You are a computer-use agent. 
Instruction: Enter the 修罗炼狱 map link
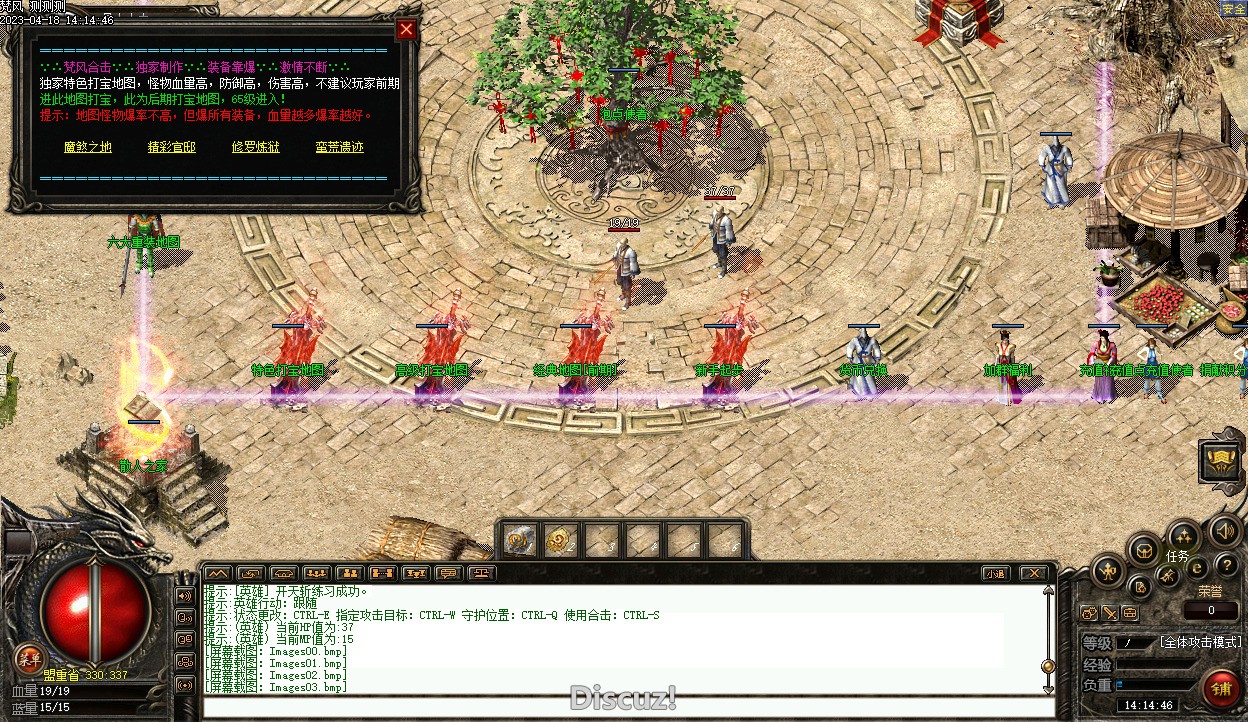(256, 147)
